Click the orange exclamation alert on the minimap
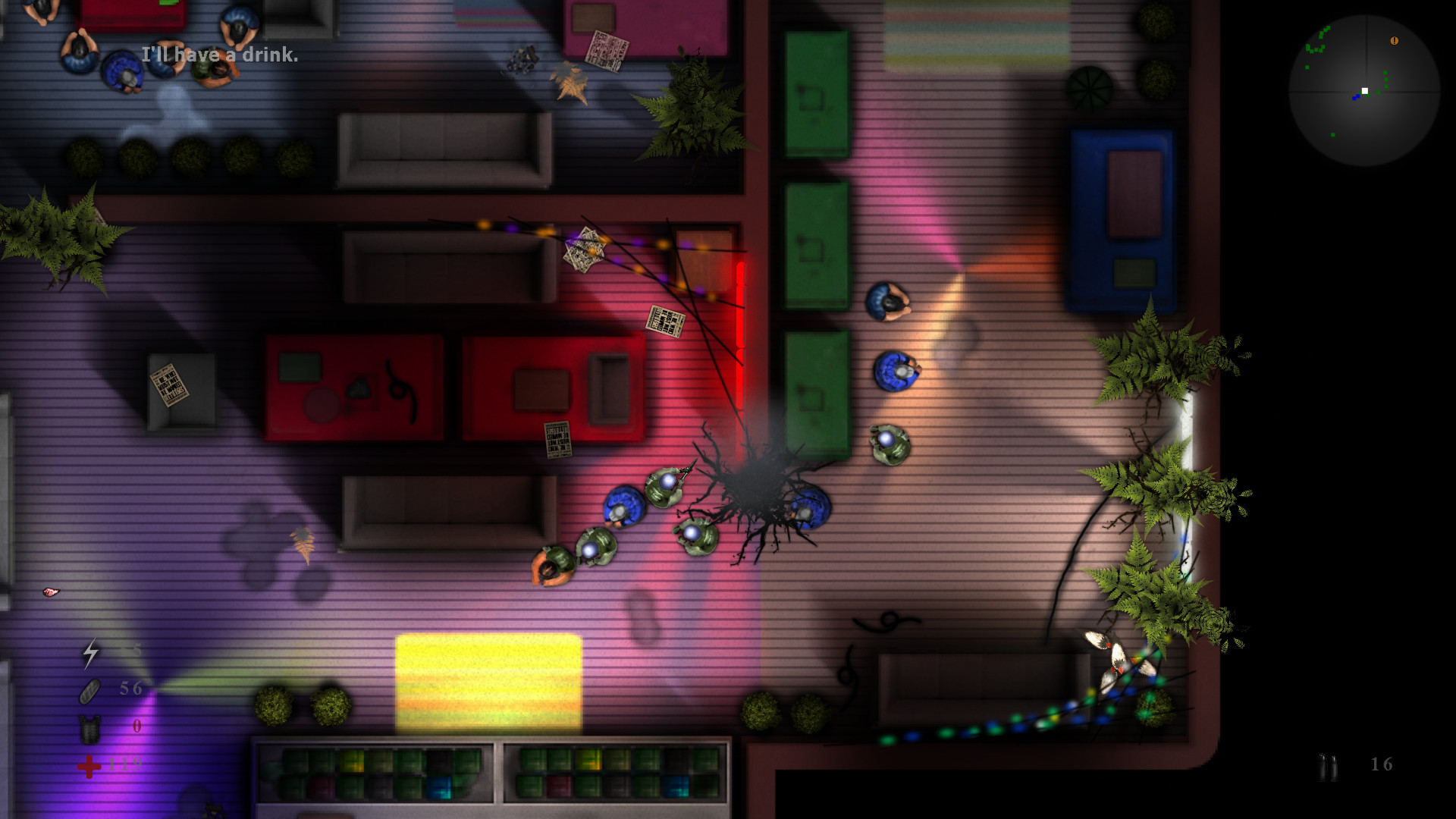 tap(1395, 40)
